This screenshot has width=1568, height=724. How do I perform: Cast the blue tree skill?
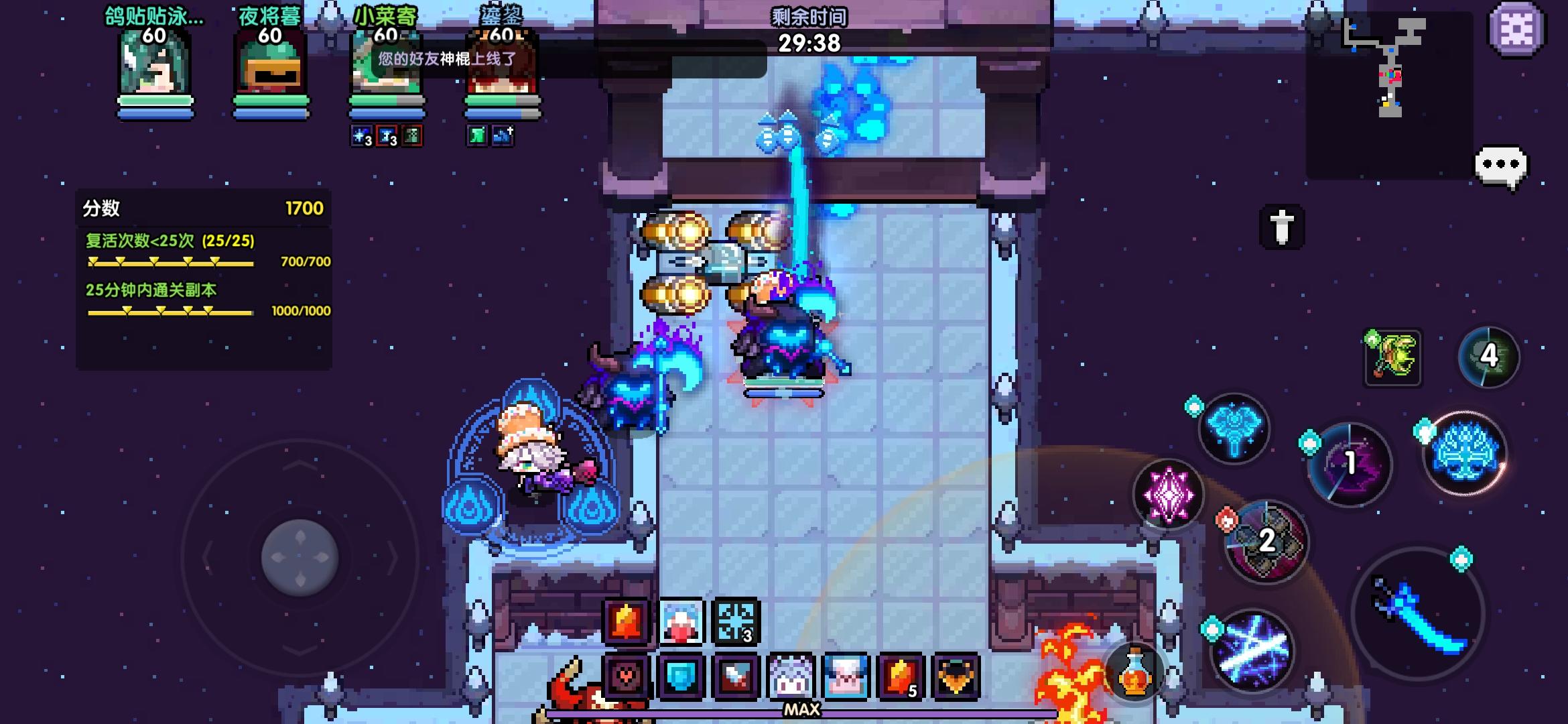pyautogui.click(x=1464, y=454)
